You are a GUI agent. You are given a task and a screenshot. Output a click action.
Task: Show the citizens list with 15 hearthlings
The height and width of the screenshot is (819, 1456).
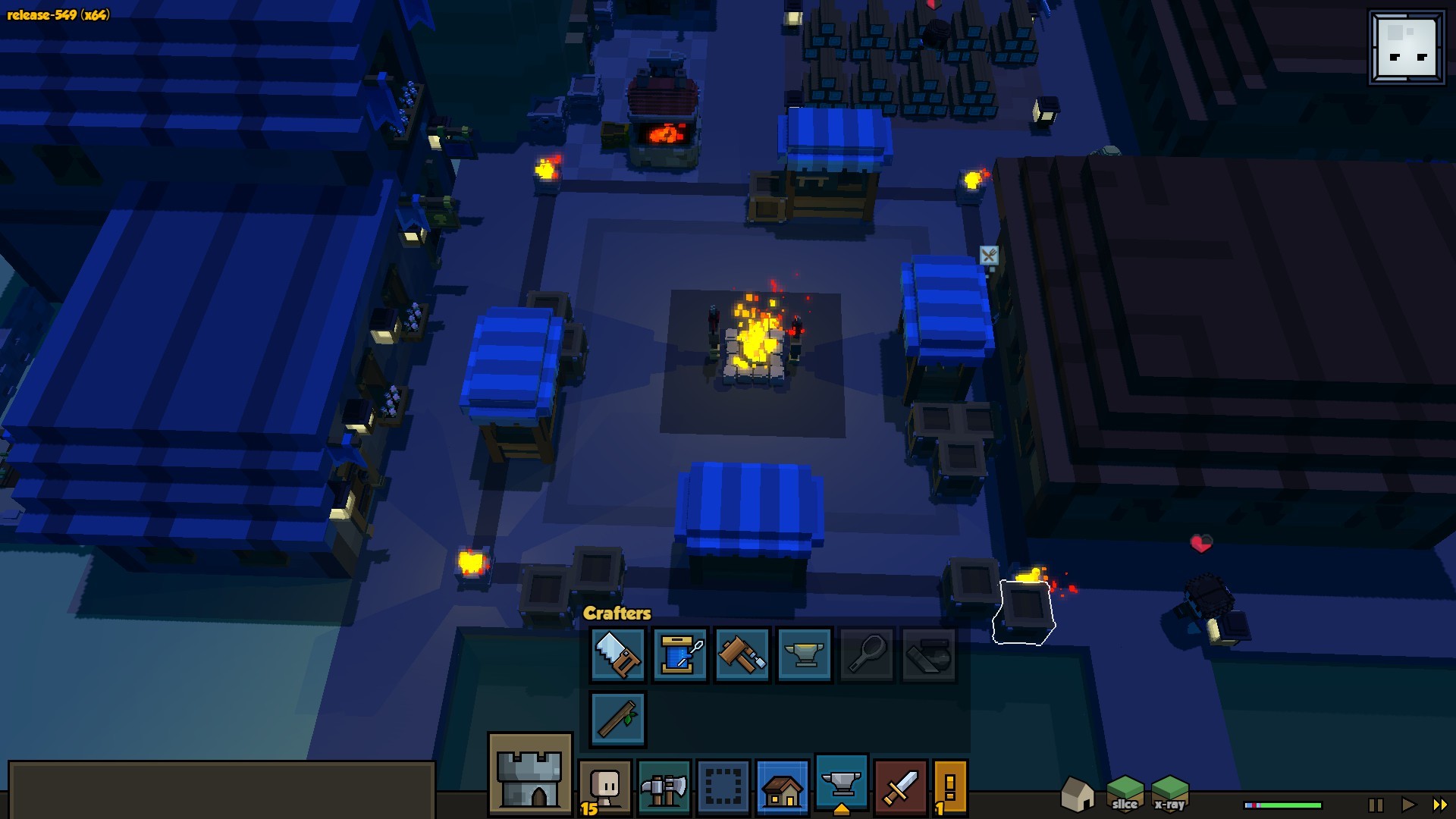605,788
